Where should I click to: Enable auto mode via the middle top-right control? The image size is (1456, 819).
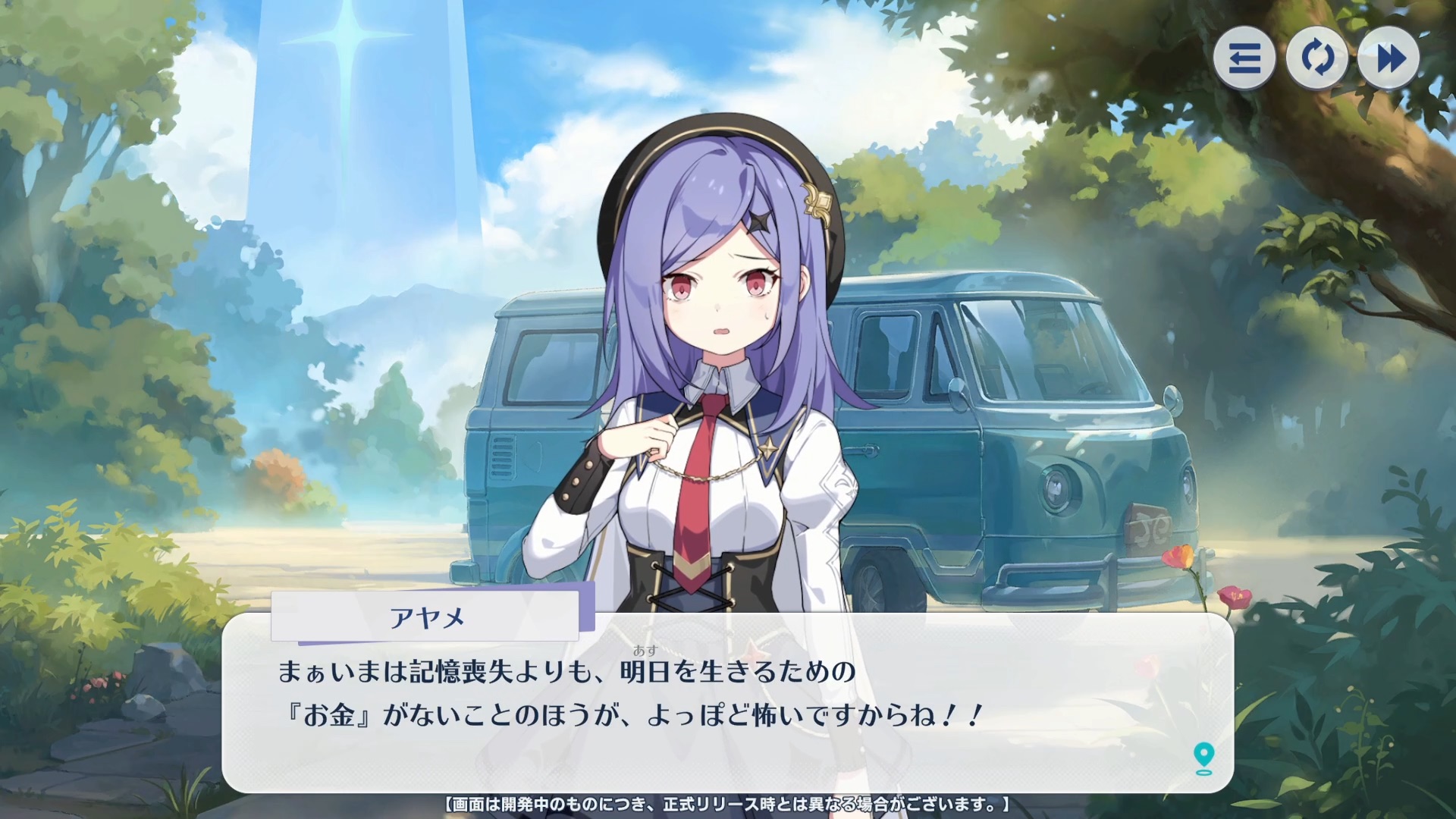[1317, 58]
